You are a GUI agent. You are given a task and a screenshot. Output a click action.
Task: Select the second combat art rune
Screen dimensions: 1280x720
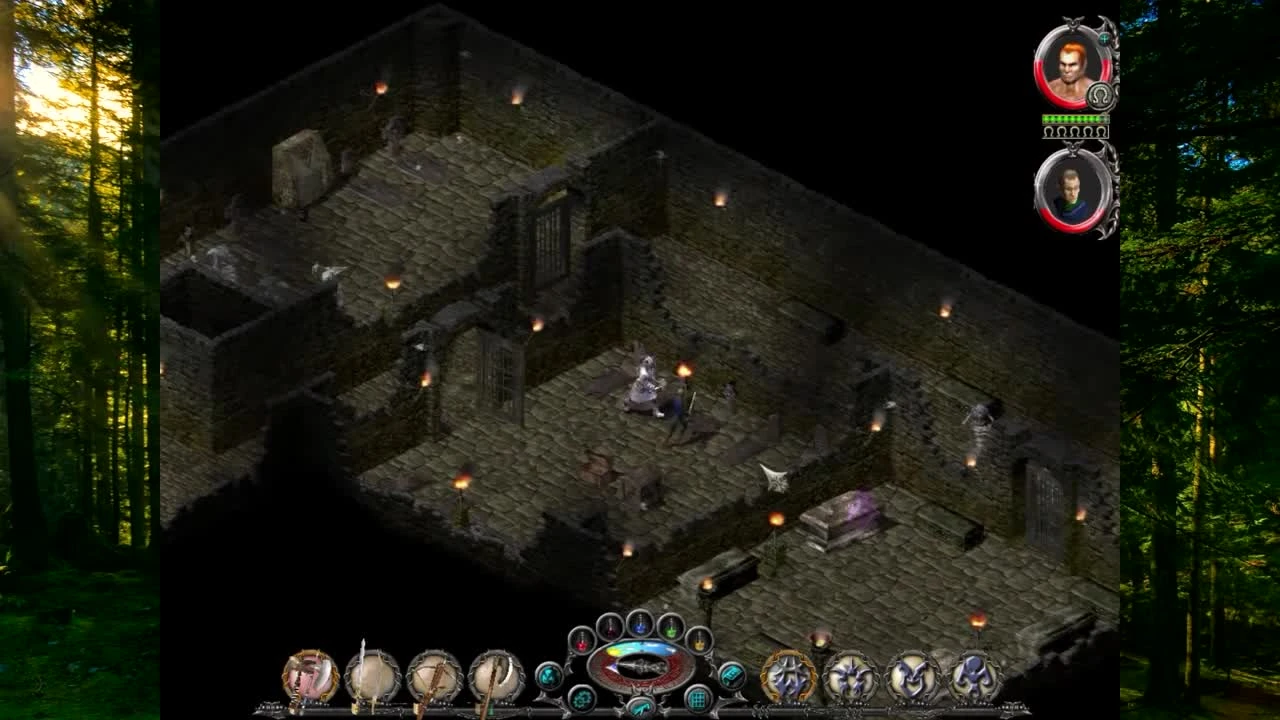tap(850, 676)
